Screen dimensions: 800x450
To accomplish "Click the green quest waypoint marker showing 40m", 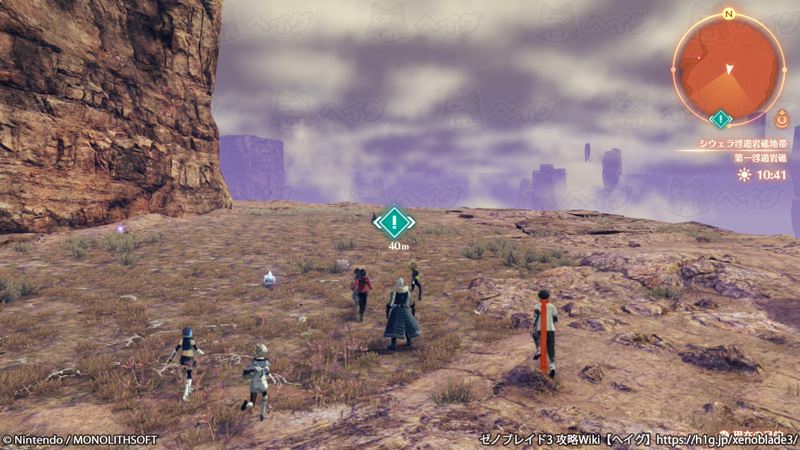I will (397, 220).
